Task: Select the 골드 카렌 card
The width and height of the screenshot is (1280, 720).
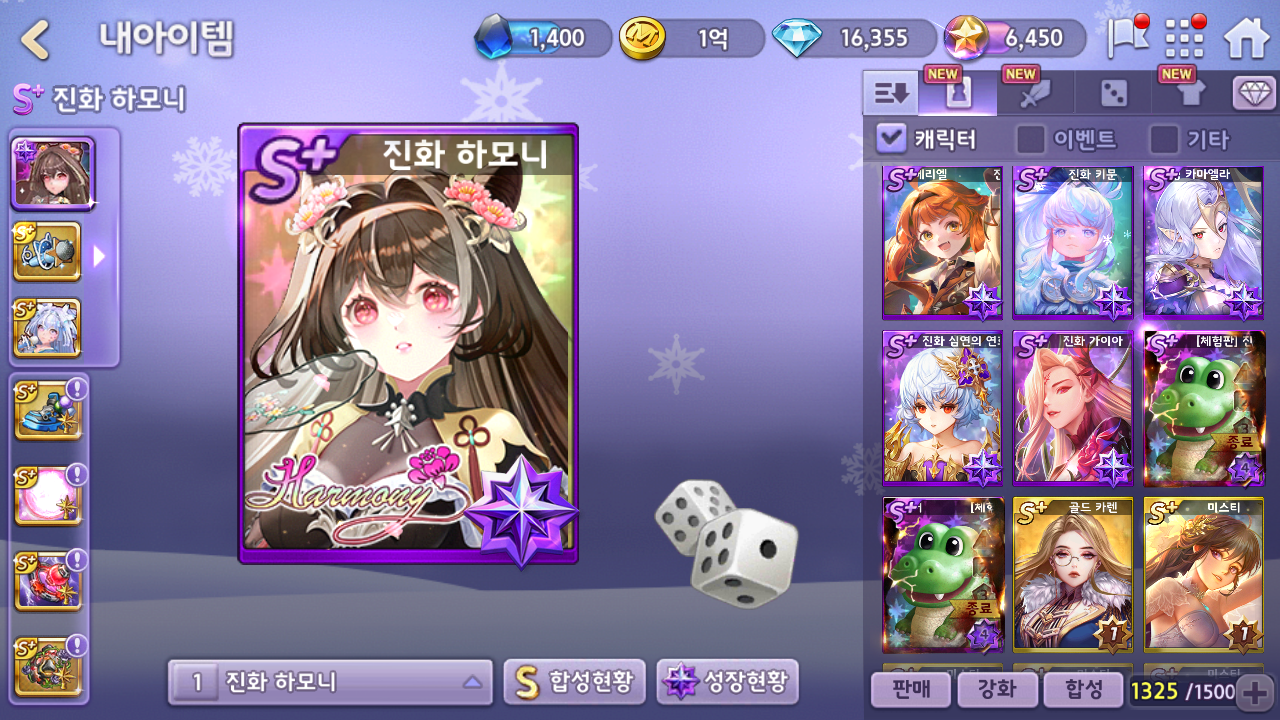Action: point(1073,575)
